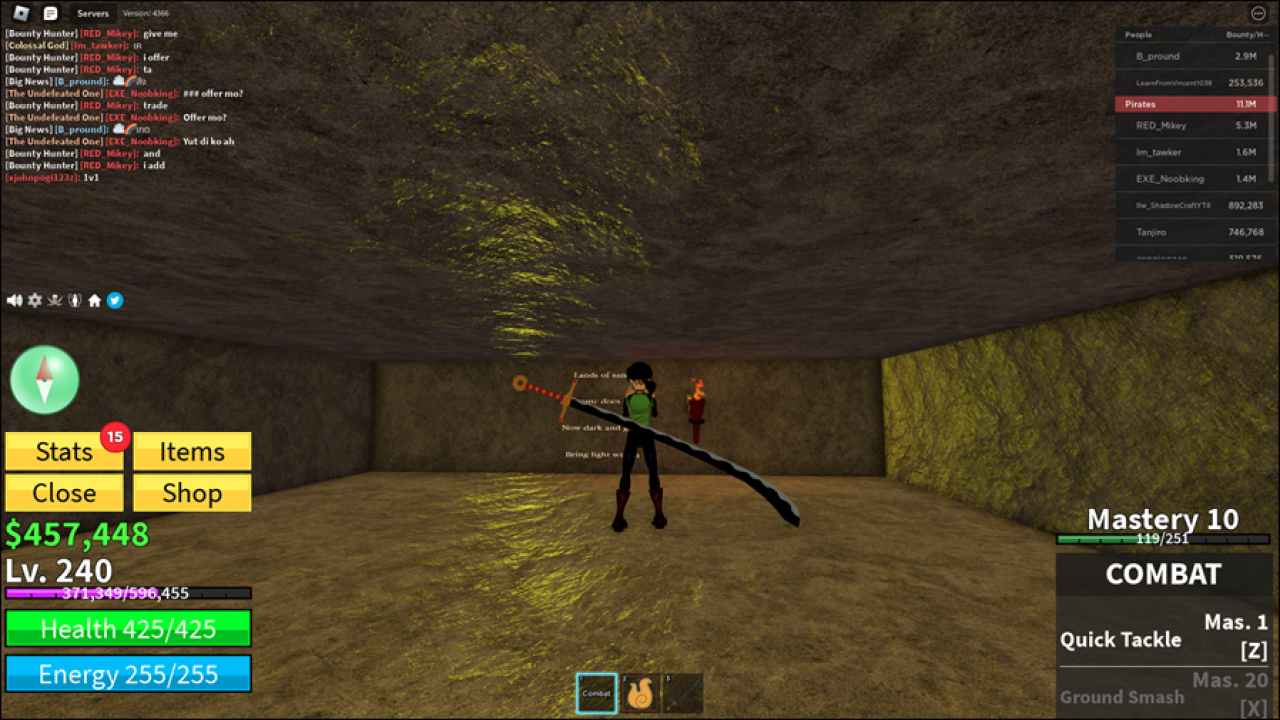This screenshot has height=720, width=1280.
Task: Click the blue Twitter bird icon
Action: [114, 300]
